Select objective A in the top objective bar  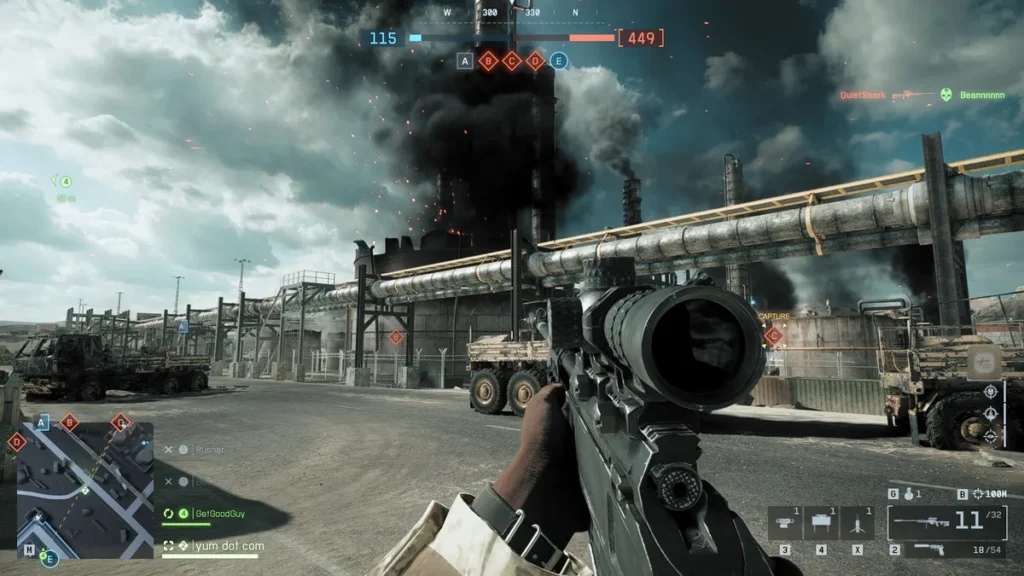(x=464, y=61)
